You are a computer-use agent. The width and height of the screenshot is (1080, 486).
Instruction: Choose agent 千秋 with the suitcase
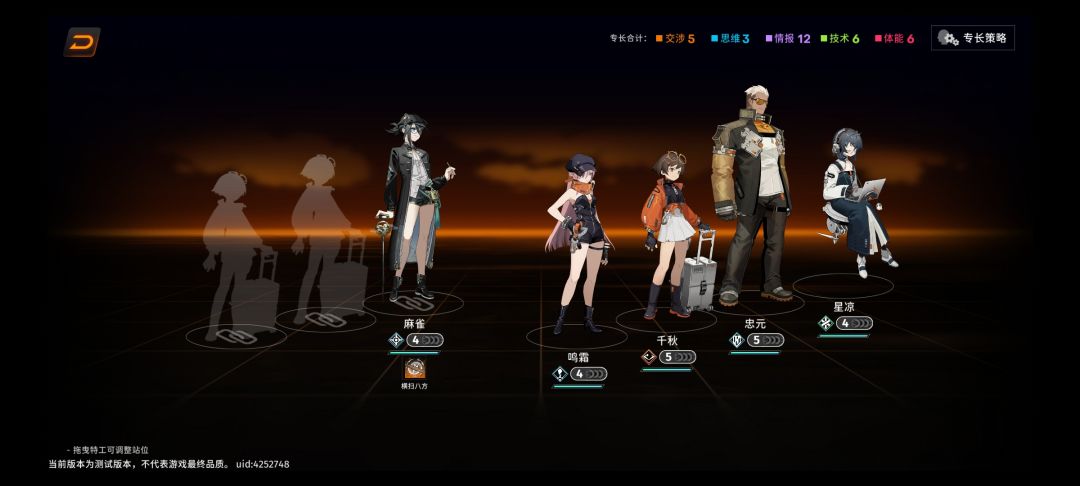pos(668,235)
